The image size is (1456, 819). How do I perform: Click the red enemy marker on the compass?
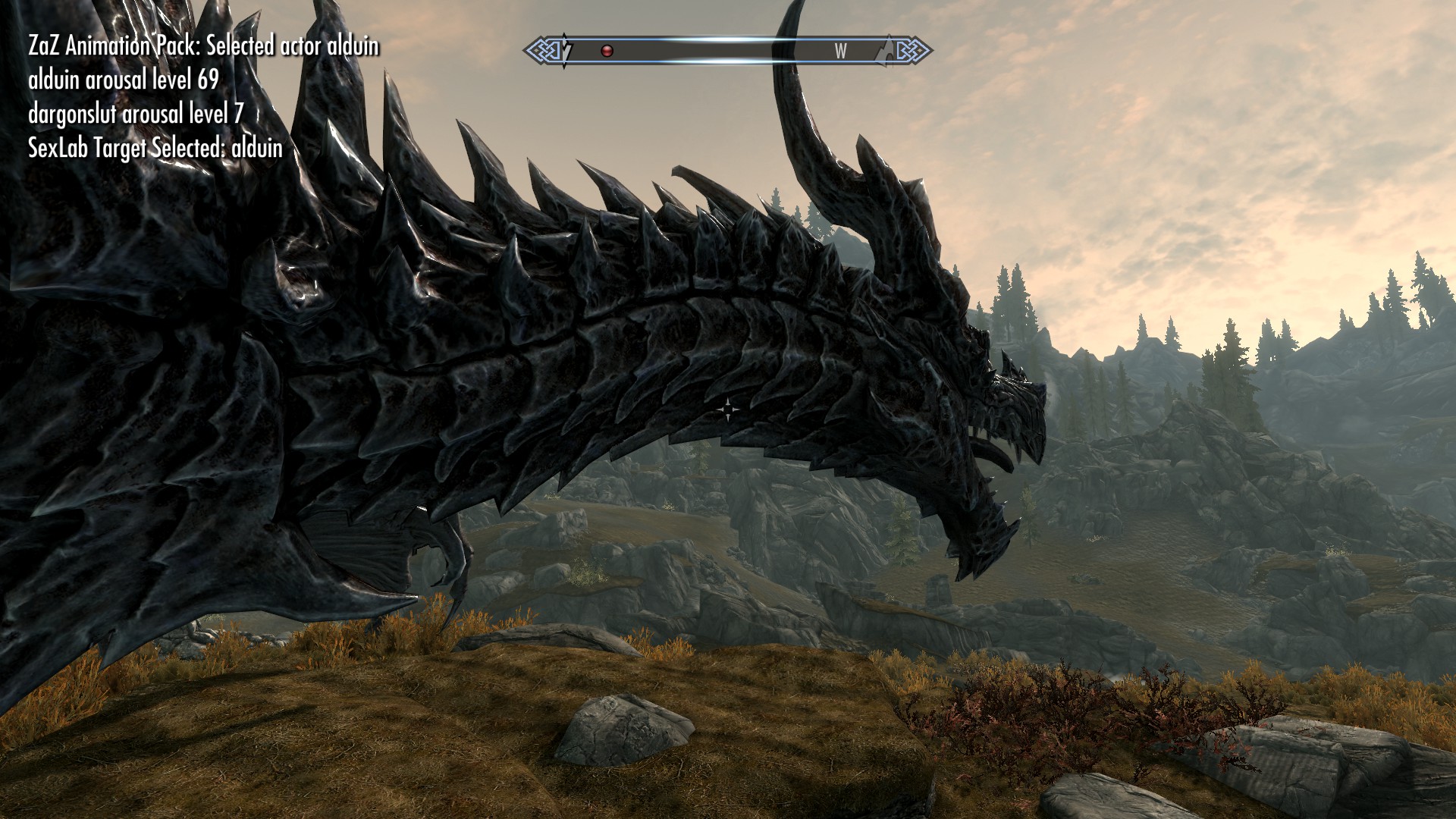coord(607,51)
